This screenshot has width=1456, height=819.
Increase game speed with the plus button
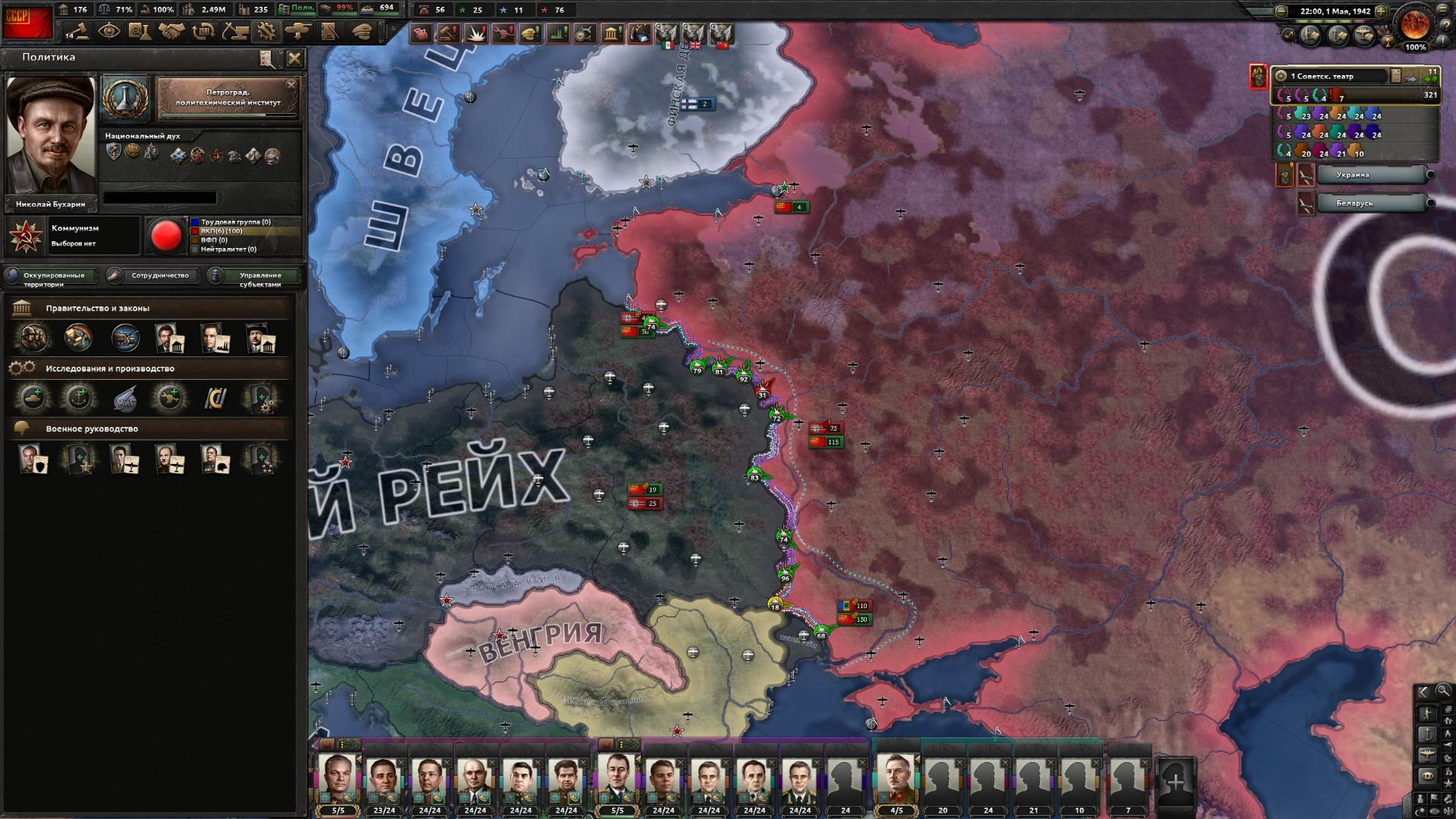pos(1382,11)
